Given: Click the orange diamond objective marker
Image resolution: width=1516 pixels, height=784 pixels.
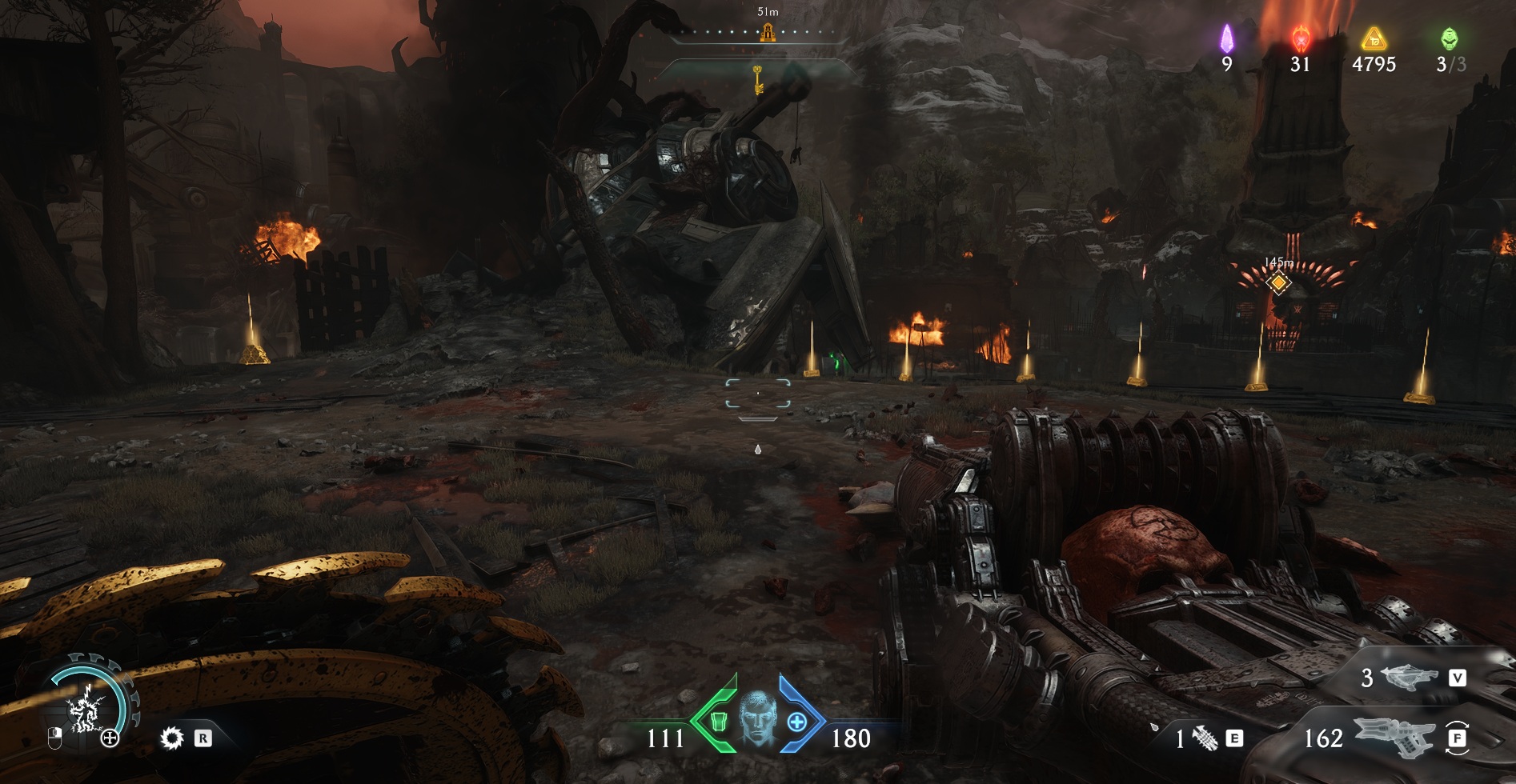Looking at the screenshot, I should [x=1278, y=282].
